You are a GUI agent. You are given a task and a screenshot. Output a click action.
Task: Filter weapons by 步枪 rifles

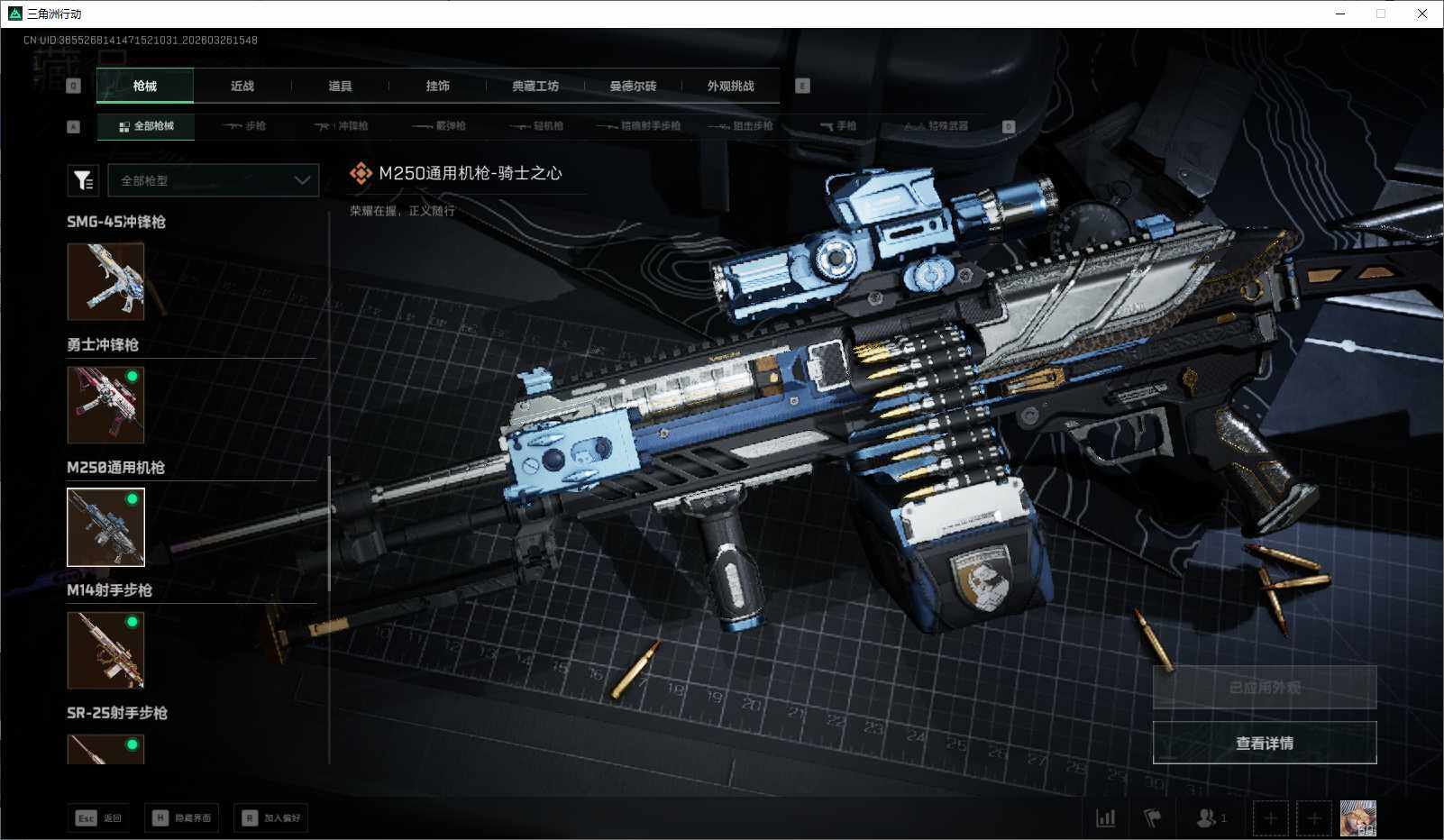coord(244,126)
